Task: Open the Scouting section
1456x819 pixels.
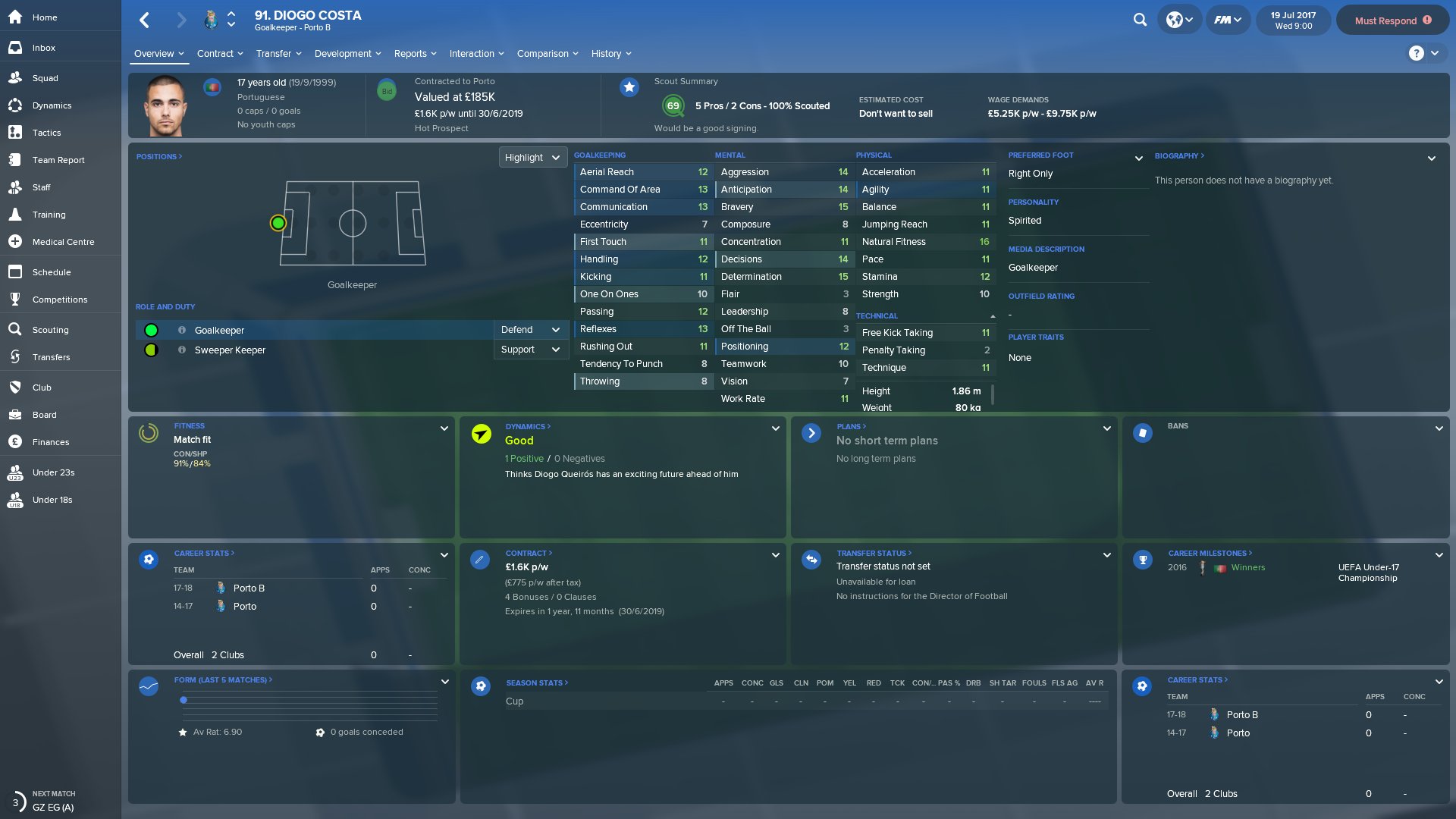Action: 50,330
